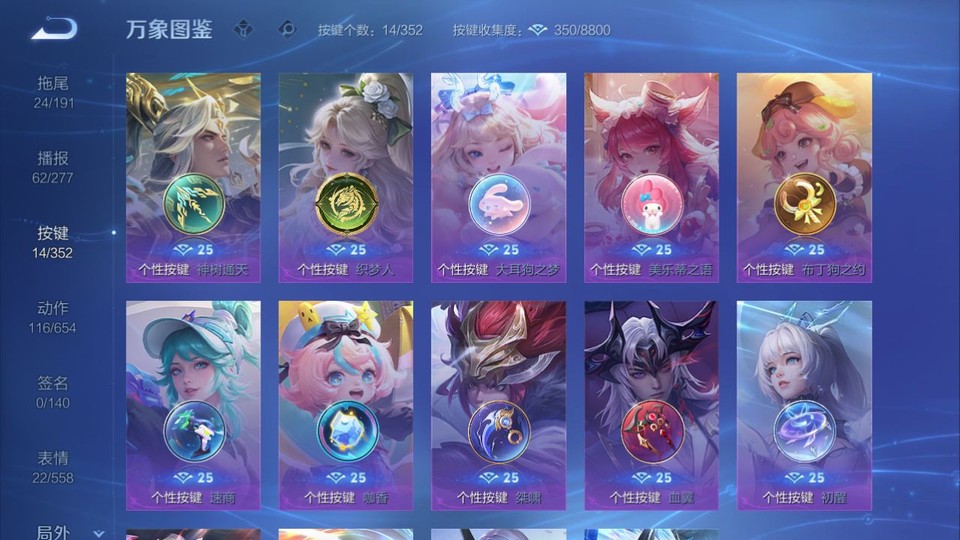This screenshot has height=540, width=960.
Task: Go back using the top-left arrow
Action: 54,29
